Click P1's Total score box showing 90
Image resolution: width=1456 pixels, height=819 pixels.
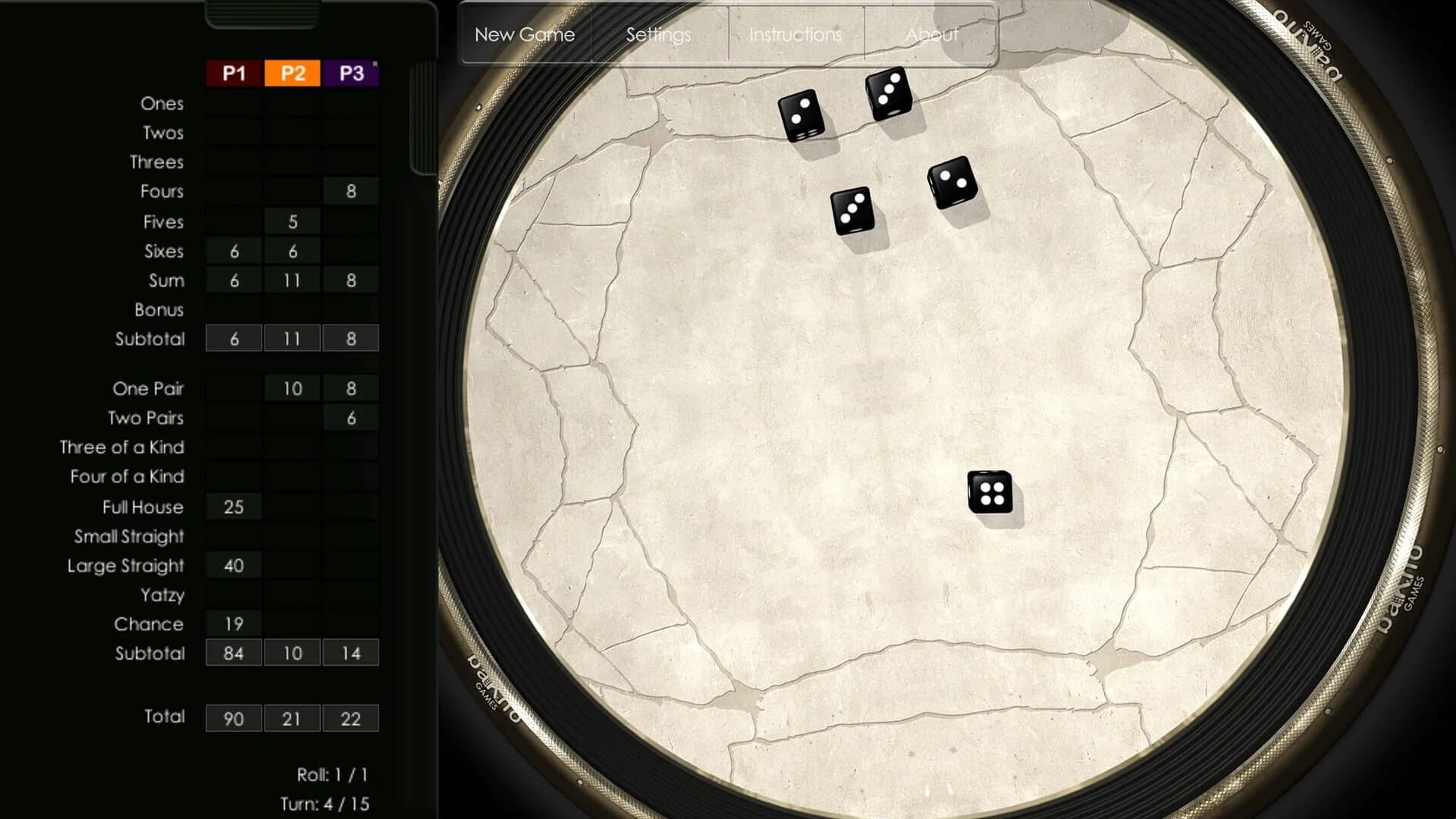[233, 718]
